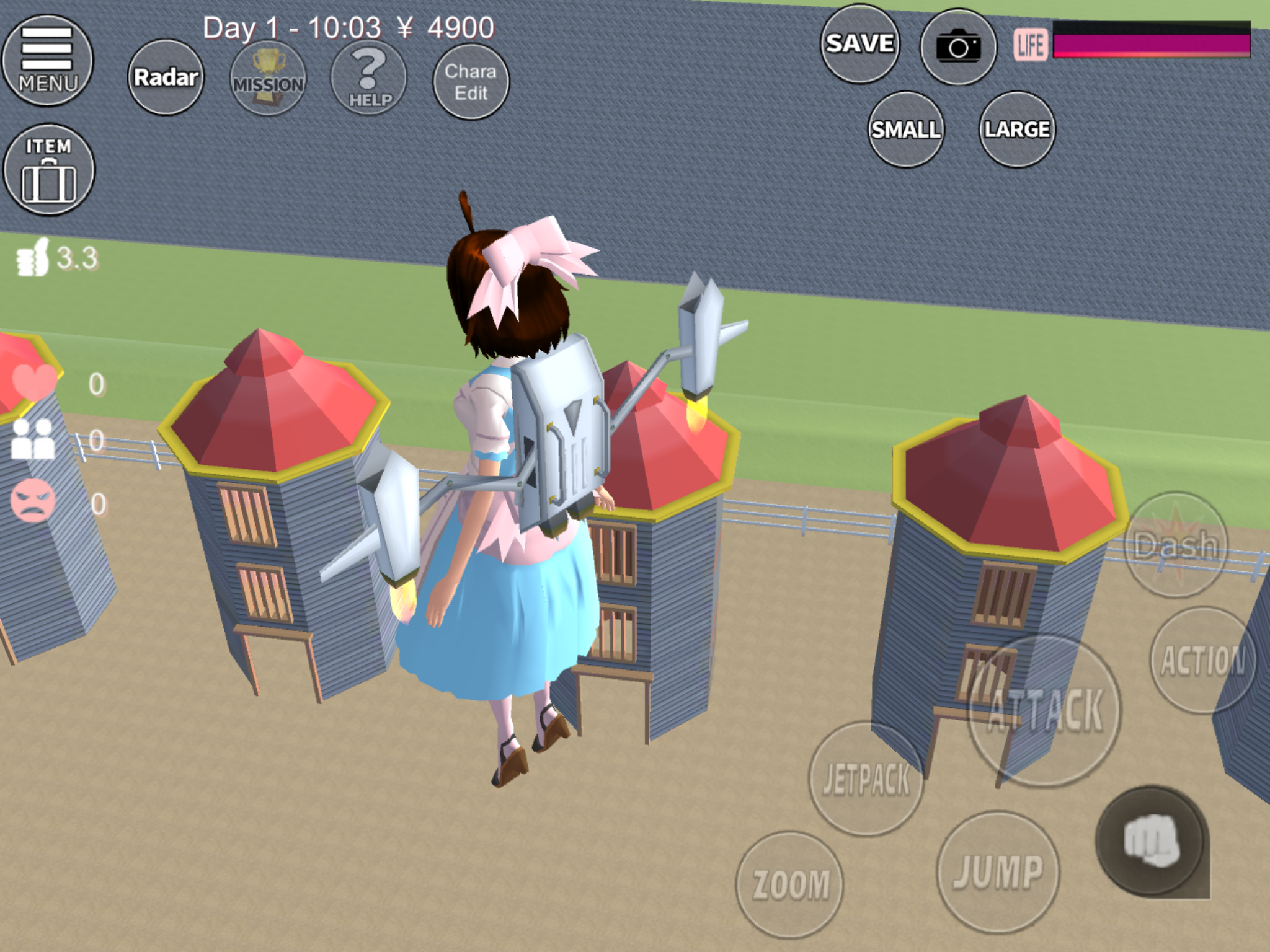Tap the JUMP button
The height and width of the screenshot is (952, 1270).
[x=998, y=871]
